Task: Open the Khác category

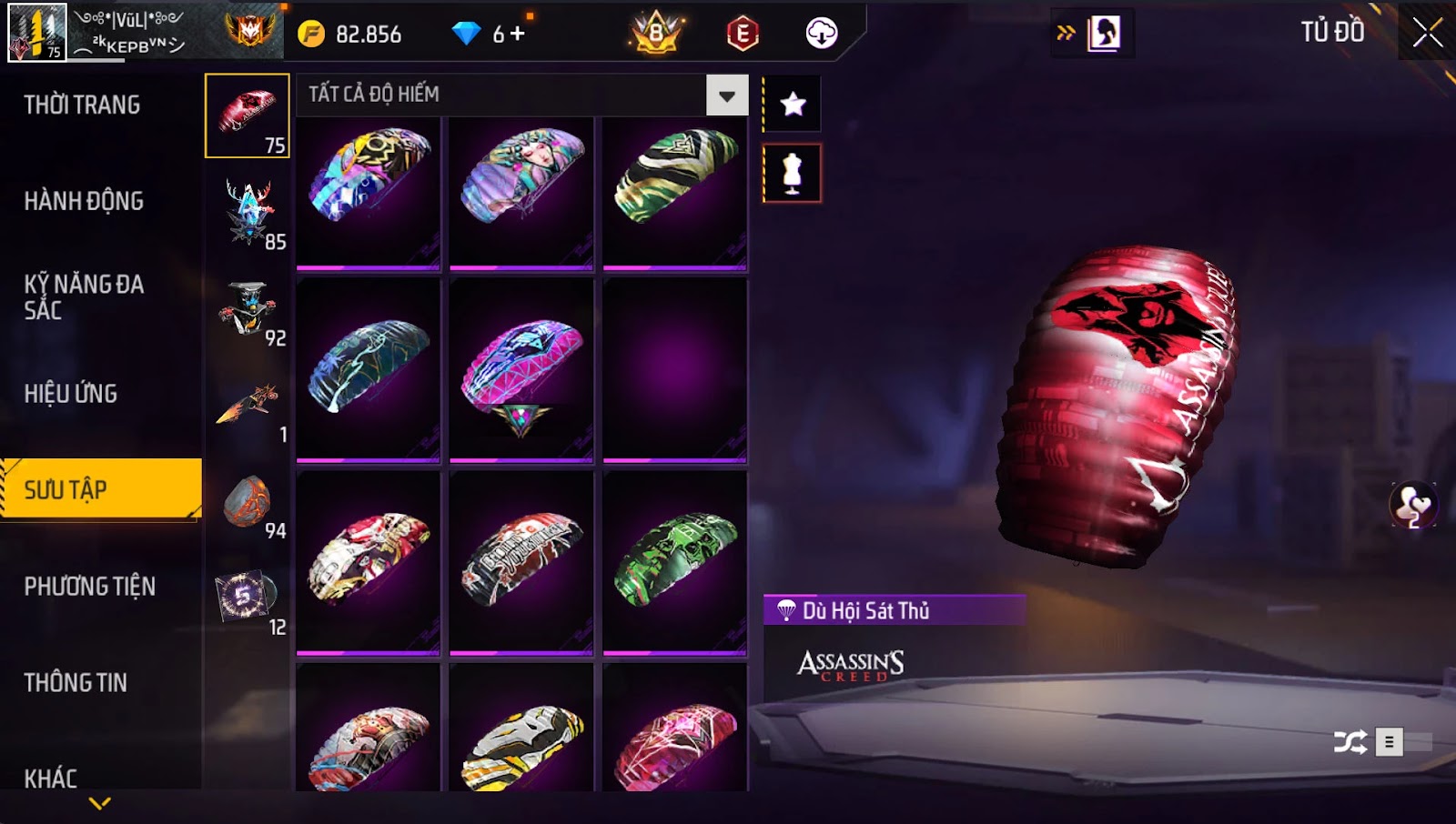Action: tap(51, 778)
